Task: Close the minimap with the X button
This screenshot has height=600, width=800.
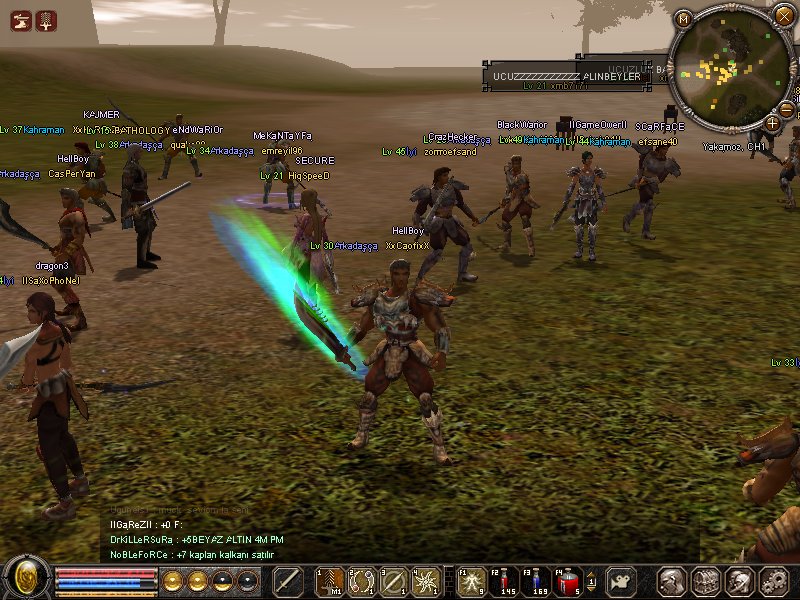Action: (x=784, y=16)
